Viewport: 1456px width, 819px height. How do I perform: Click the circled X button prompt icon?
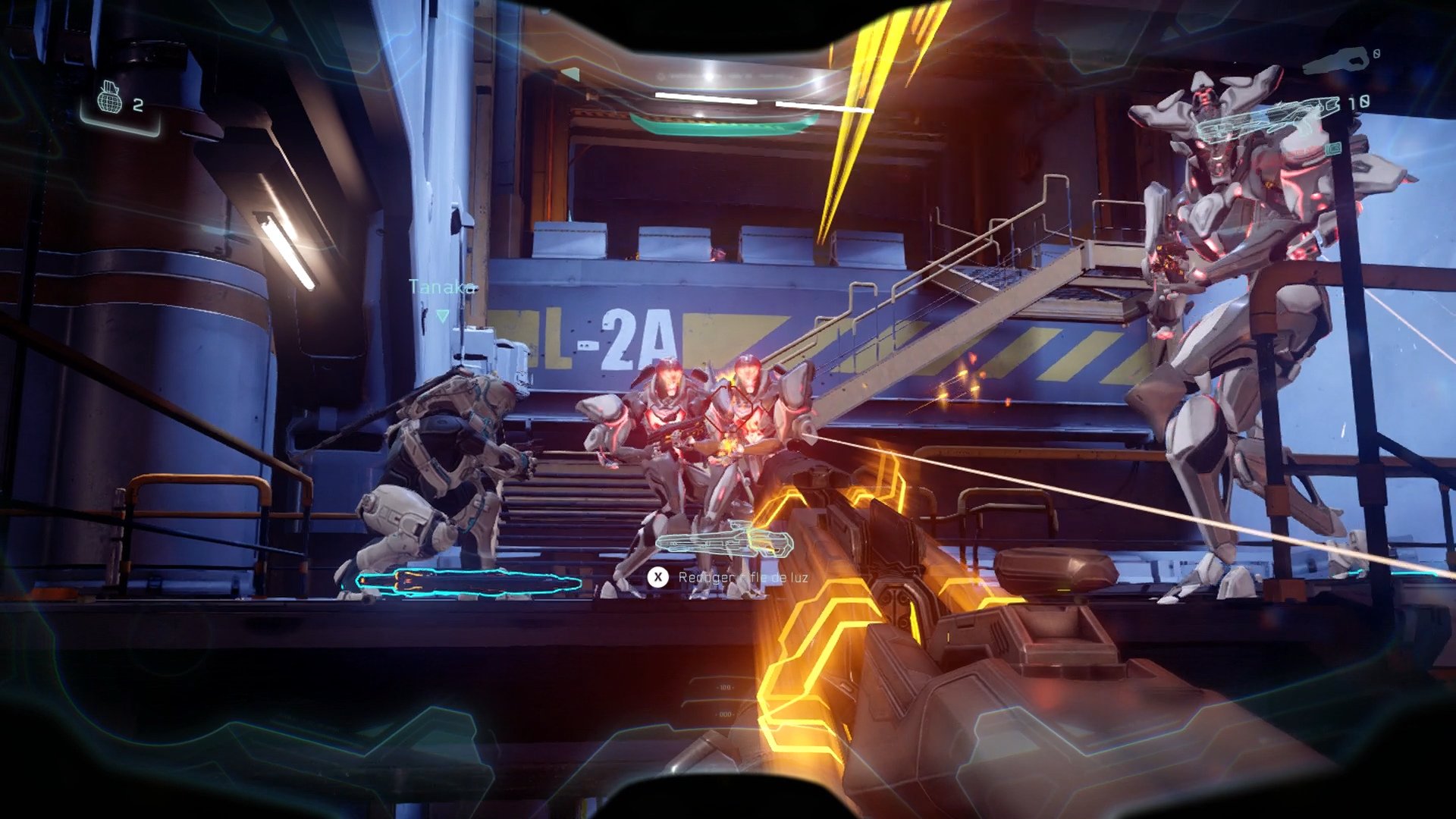point(657,576)
